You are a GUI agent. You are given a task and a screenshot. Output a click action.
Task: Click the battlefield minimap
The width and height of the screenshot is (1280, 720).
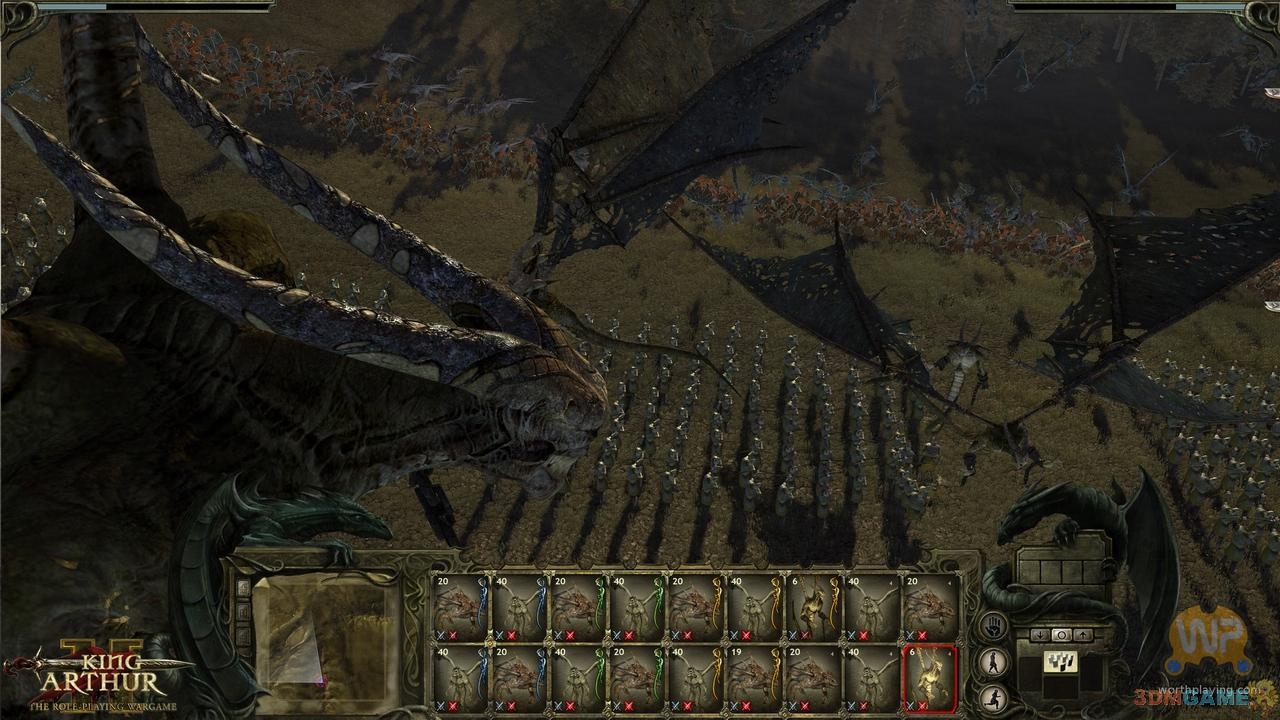coord(324,628)
